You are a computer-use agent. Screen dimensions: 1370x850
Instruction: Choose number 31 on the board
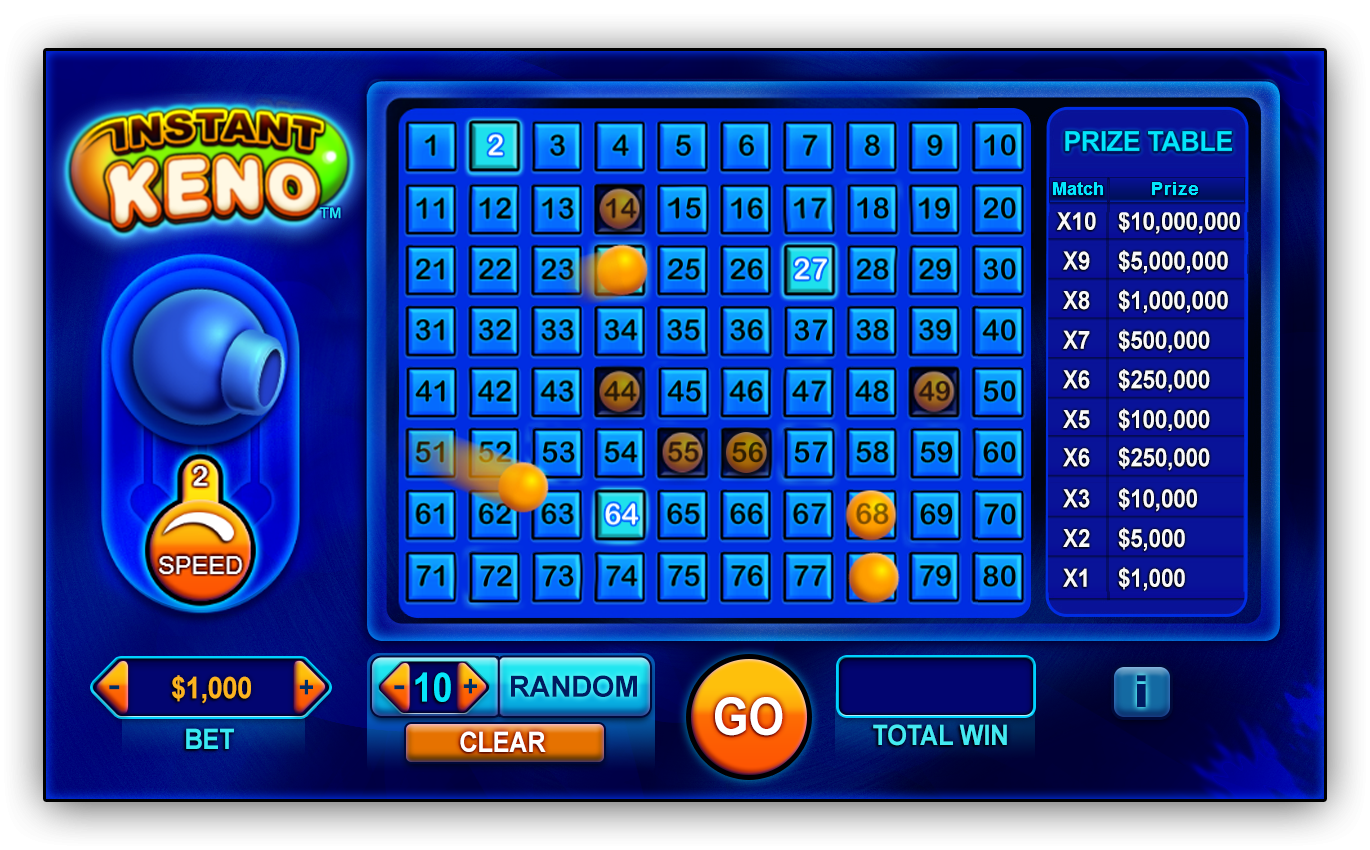tap(431, 331)
